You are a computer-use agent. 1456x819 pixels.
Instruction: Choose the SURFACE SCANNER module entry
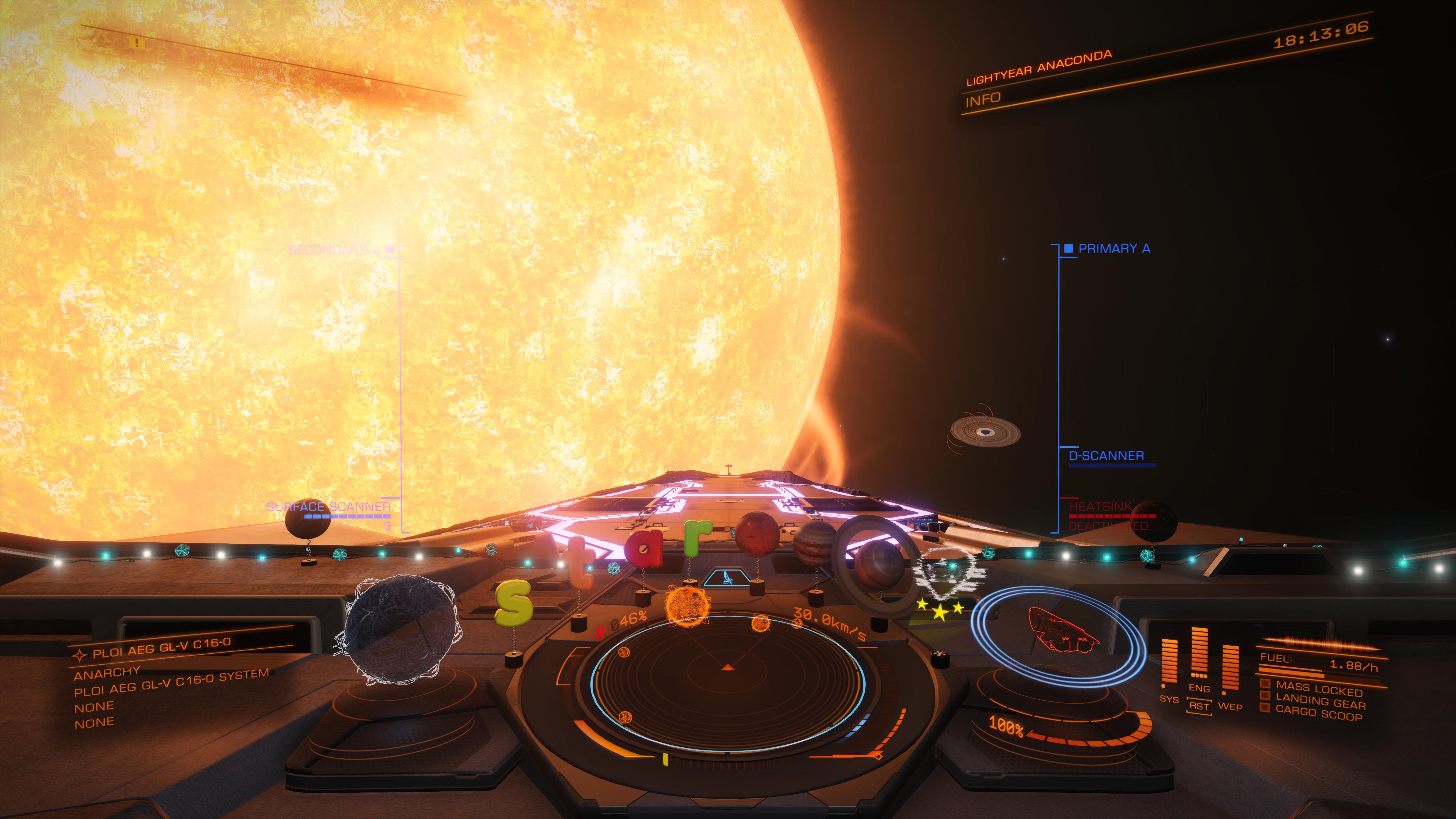tap(328, 507)
